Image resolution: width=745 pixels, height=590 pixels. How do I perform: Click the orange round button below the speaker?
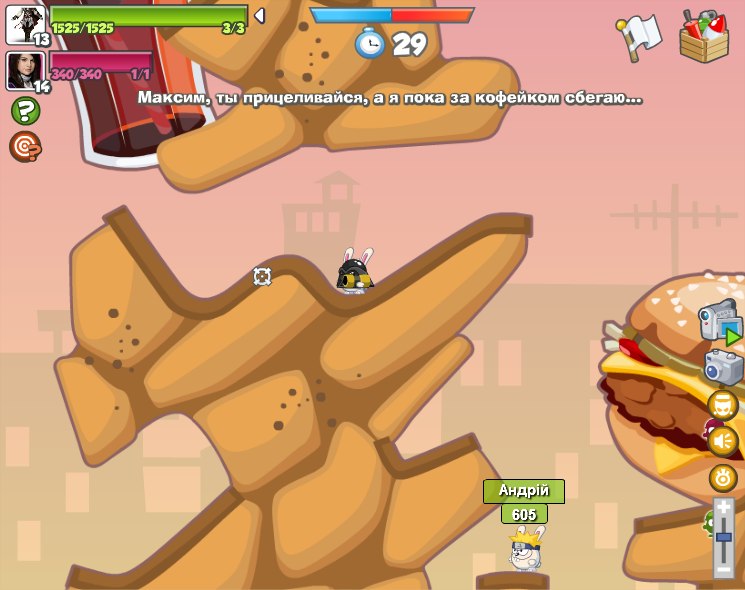coord(723,477)
